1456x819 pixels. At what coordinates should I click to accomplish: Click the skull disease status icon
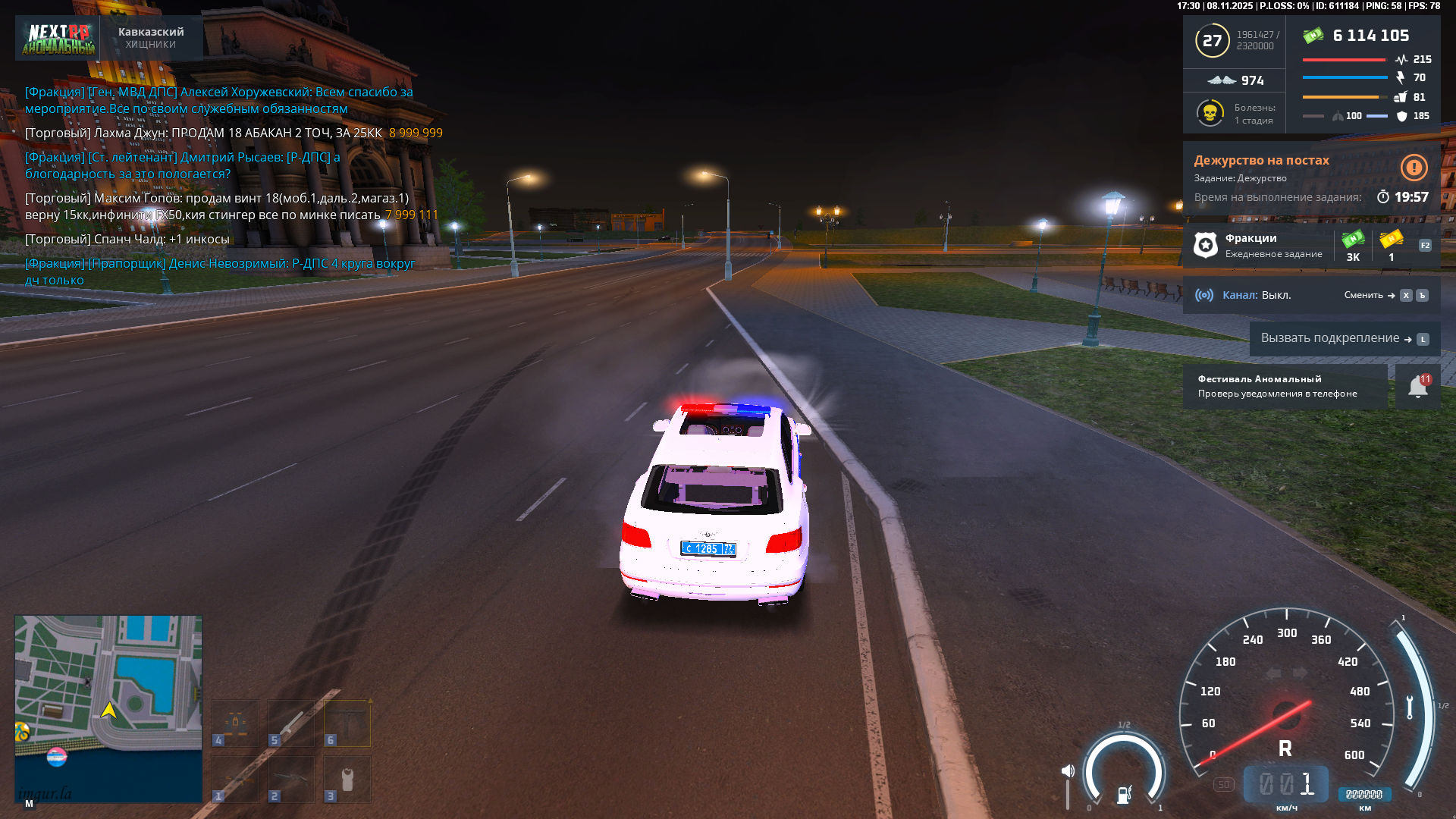pyautogui.click(x=1210, y=114)
